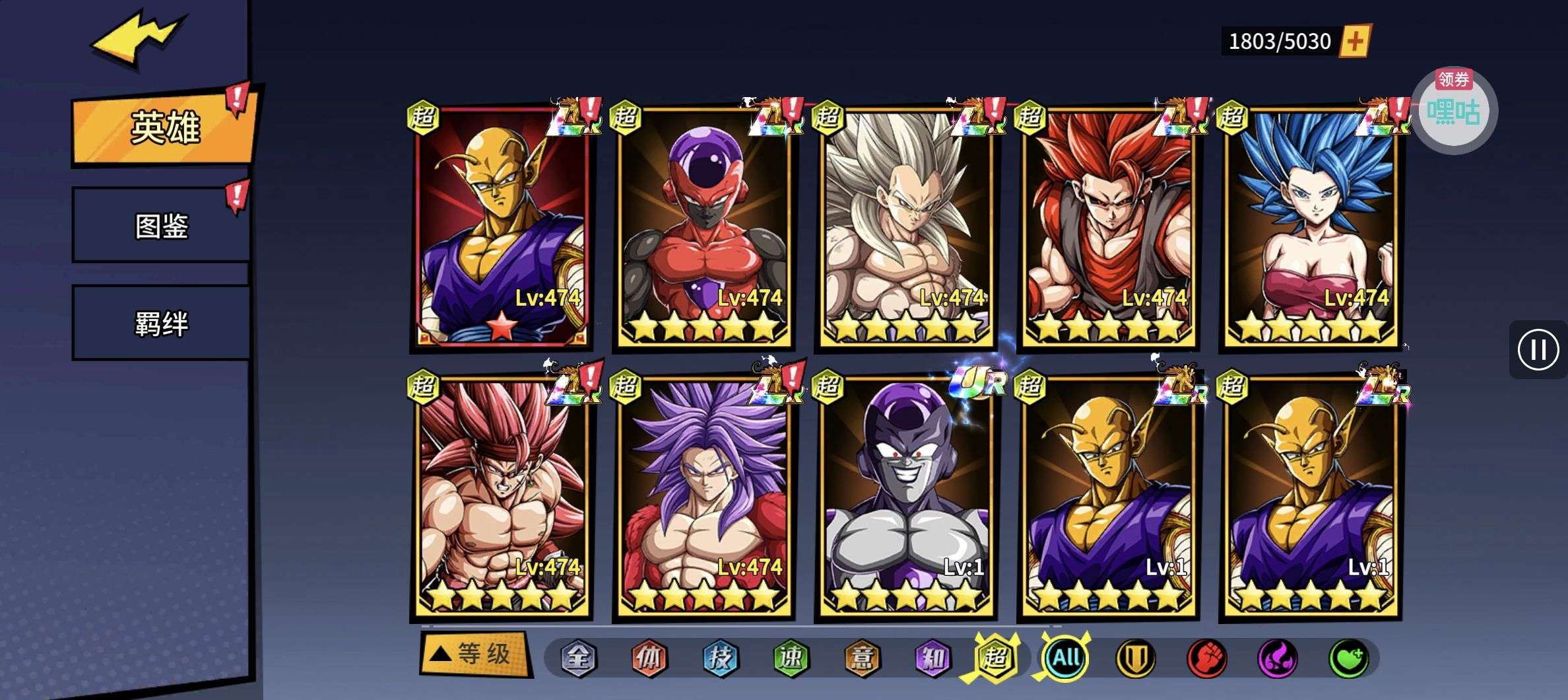1568x700 pixels.
Task: Add hero capacity with the orange plus button
Action: pyautogui.click(x=1354, y=42)
